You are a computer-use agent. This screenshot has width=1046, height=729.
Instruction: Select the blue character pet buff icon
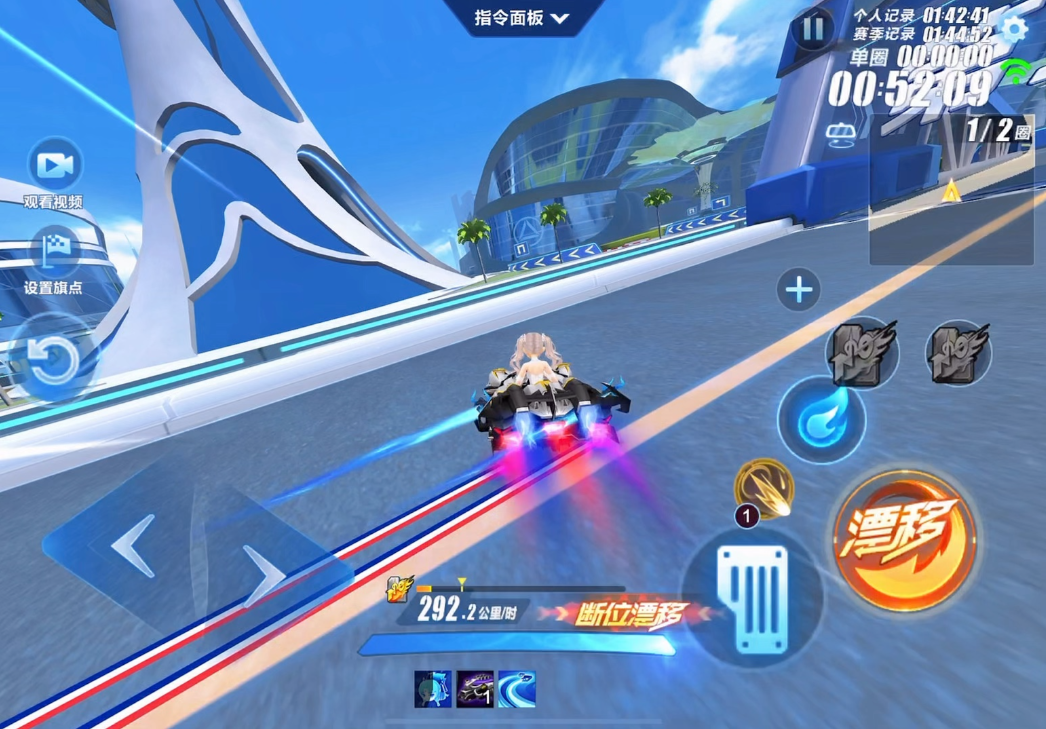pos(433,689)
